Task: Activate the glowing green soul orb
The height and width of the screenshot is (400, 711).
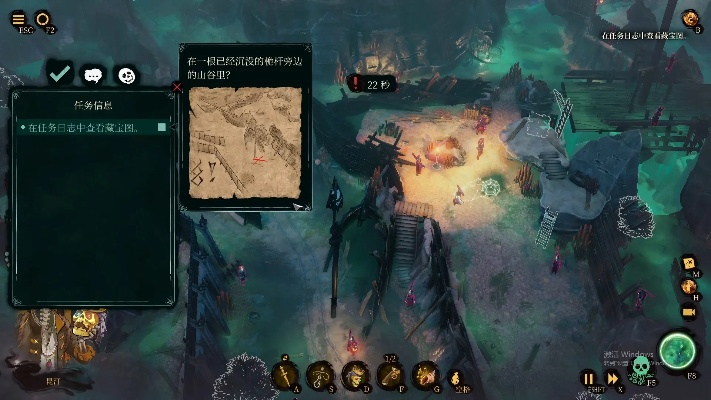Action: tap(679, 350)
